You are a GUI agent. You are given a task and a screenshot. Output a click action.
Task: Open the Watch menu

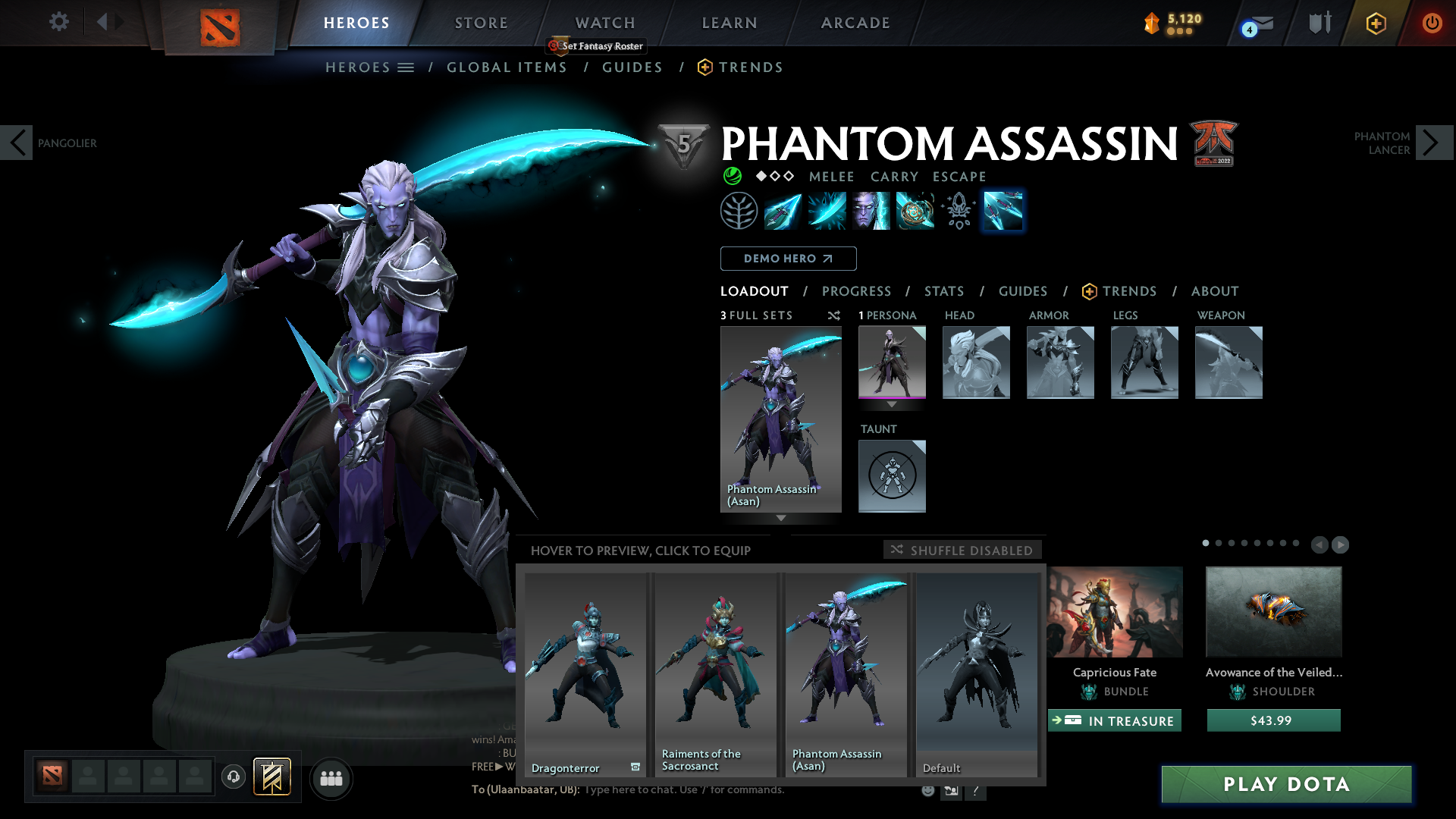tap(604, 22)
